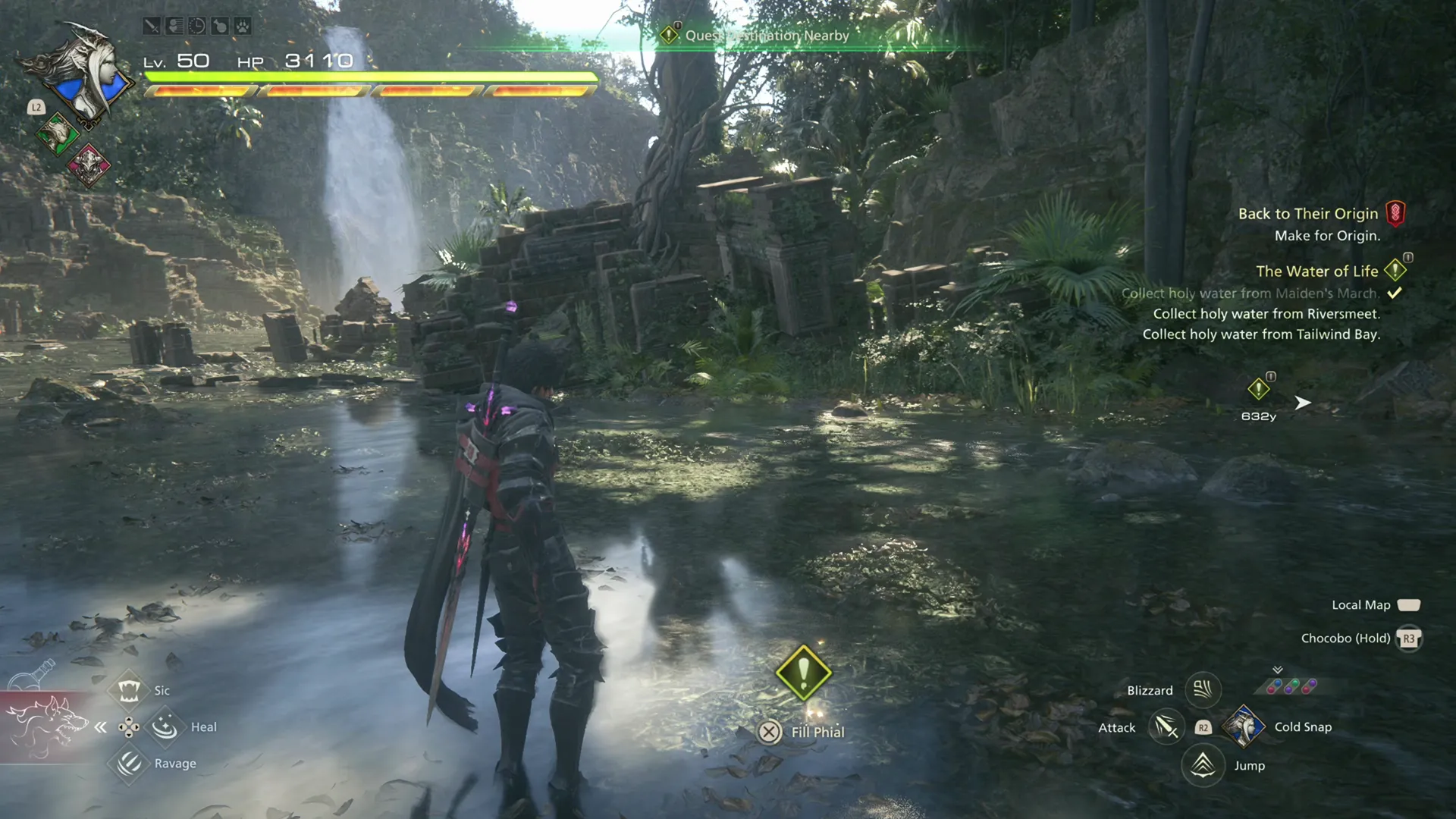
Task: Click the potion flask status icon
Action: click(221, 26)
